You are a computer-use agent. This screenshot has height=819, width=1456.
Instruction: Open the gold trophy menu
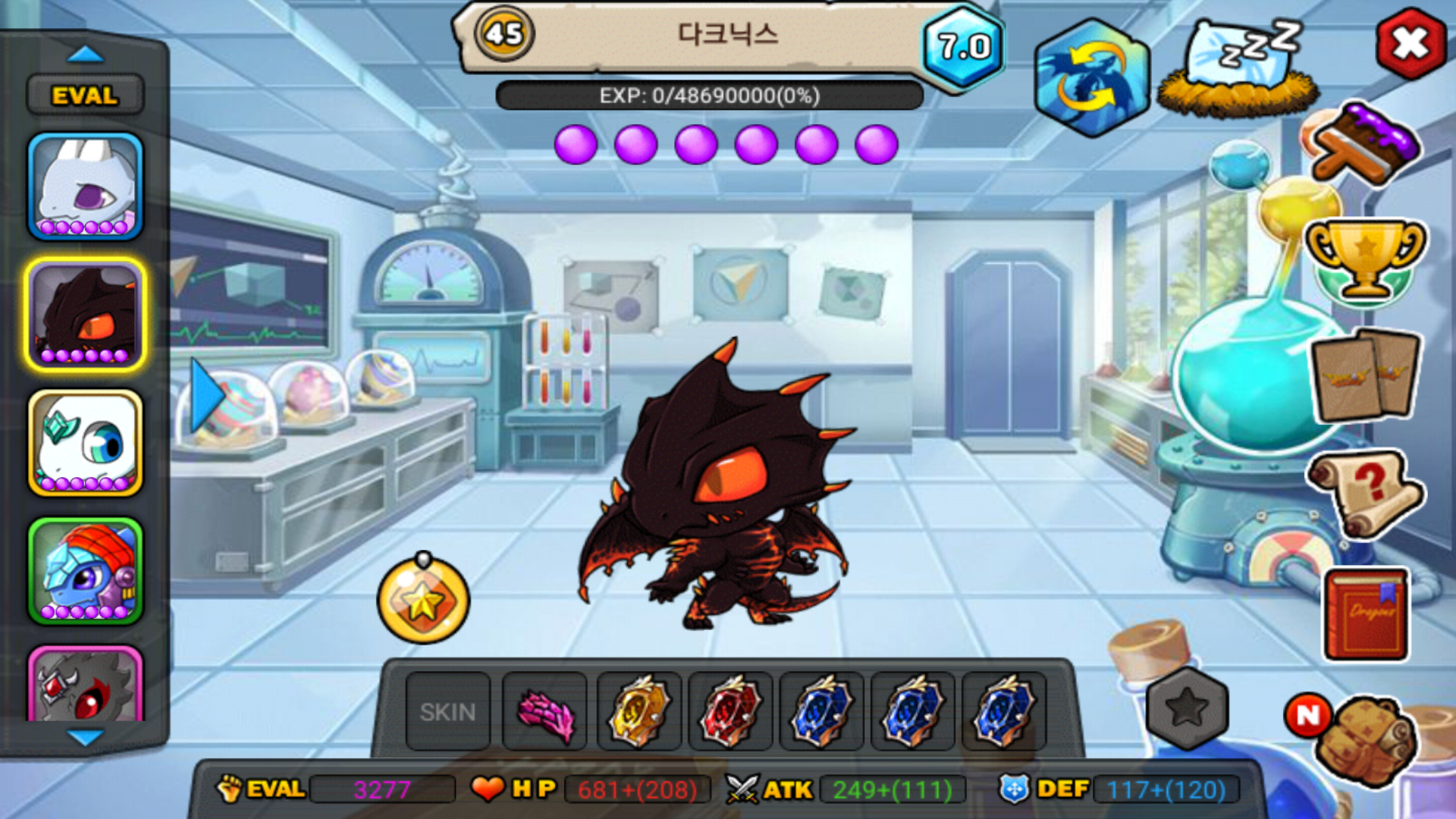pyautogui.click(x=1365, y=259)
